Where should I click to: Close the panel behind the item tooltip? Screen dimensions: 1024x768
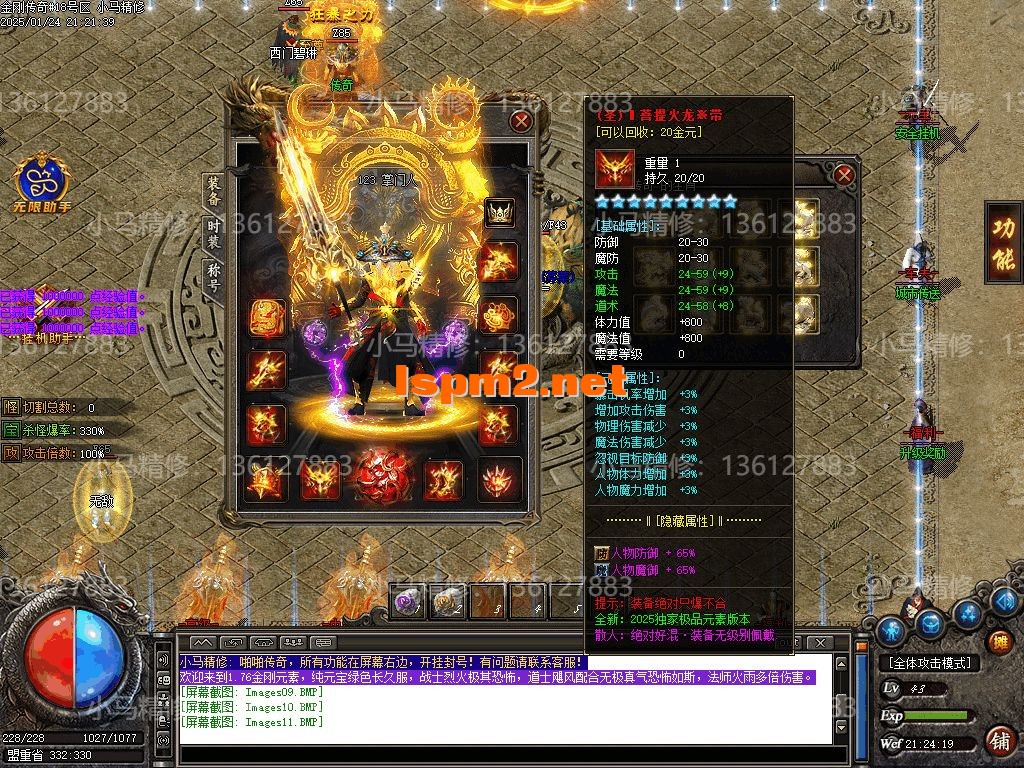(844, 175)
